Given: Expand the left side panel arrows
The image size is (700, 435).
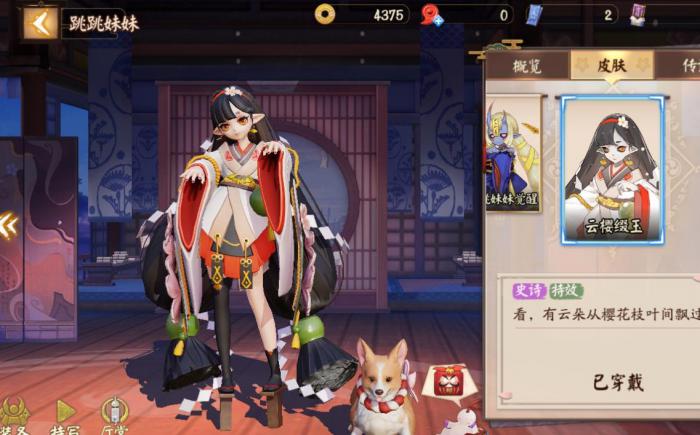Looking at the screenshot, I should point(8,225).
